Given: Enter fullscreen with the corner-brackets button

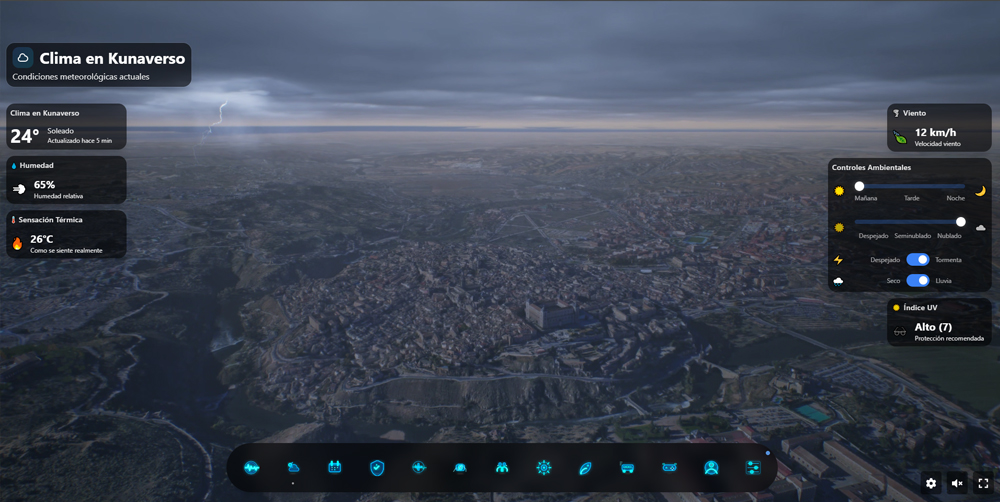Looking at the screenshot, I should point(983,483).
